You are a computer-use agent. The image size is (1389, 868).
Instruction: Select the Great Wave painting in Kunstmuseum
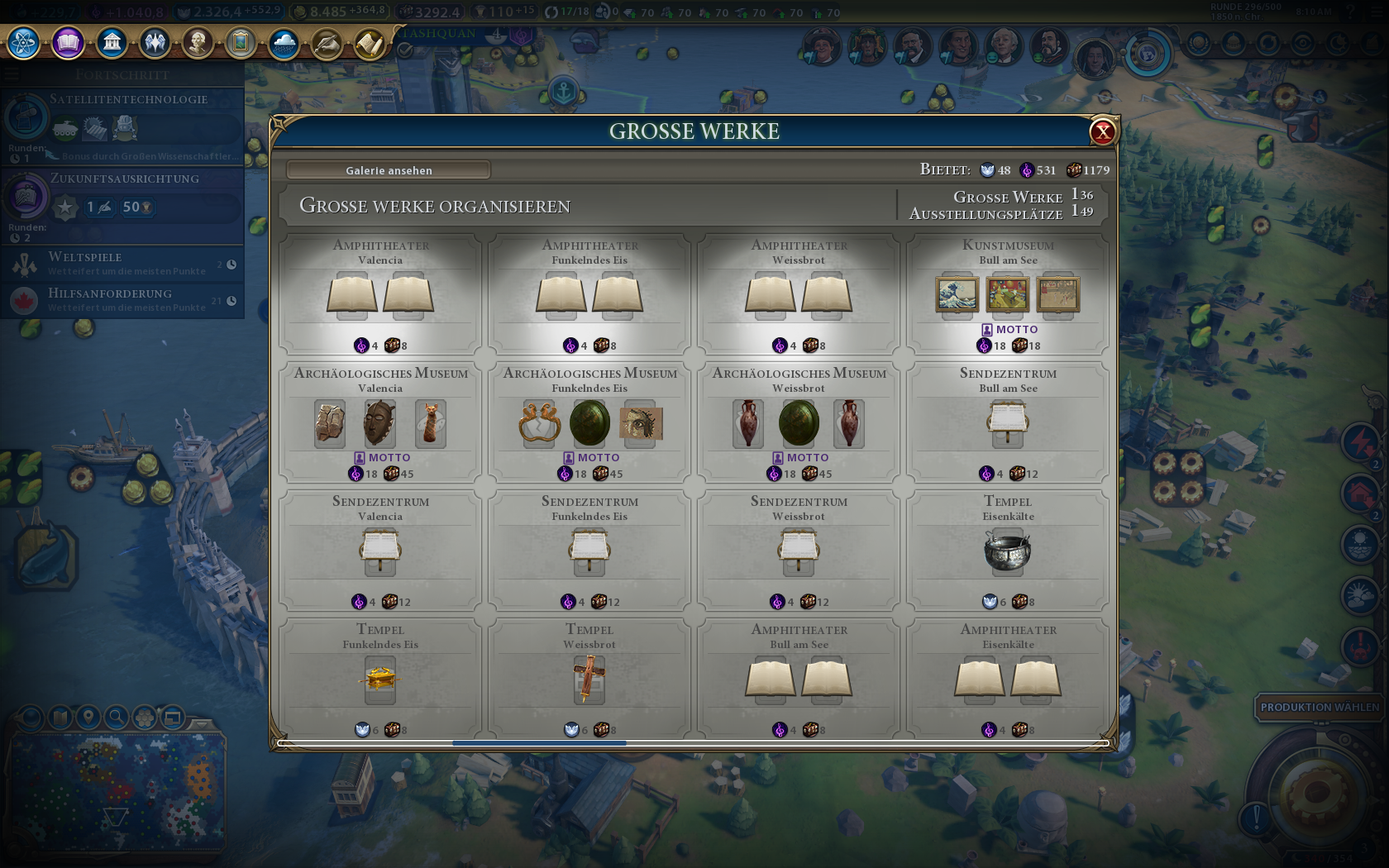(957, 294)
